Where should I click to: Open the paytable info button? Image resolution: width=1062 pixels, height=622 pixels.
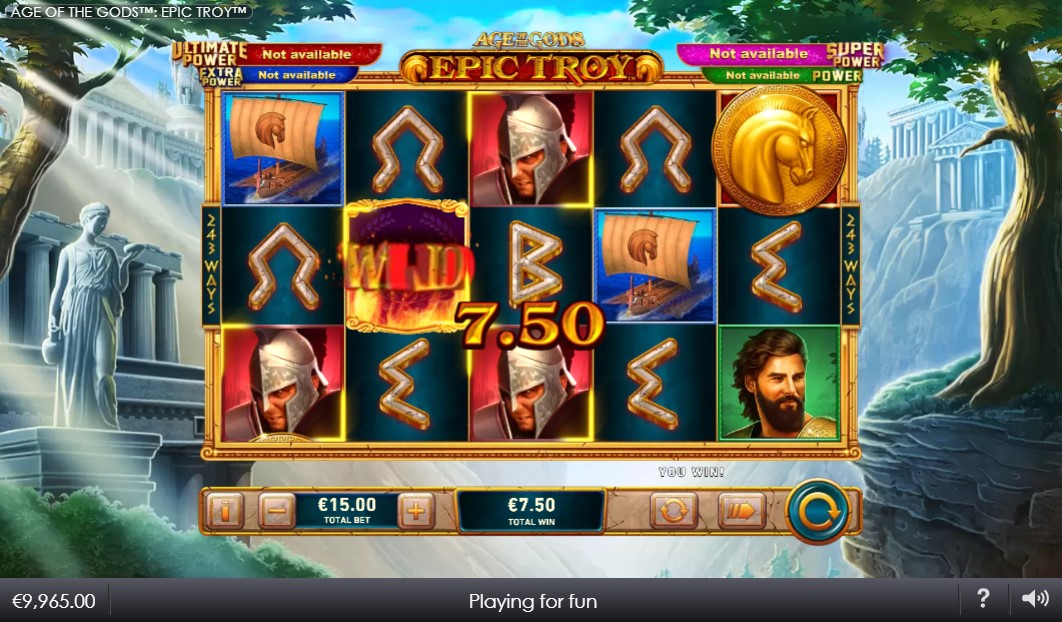click(x=225, y=511)
